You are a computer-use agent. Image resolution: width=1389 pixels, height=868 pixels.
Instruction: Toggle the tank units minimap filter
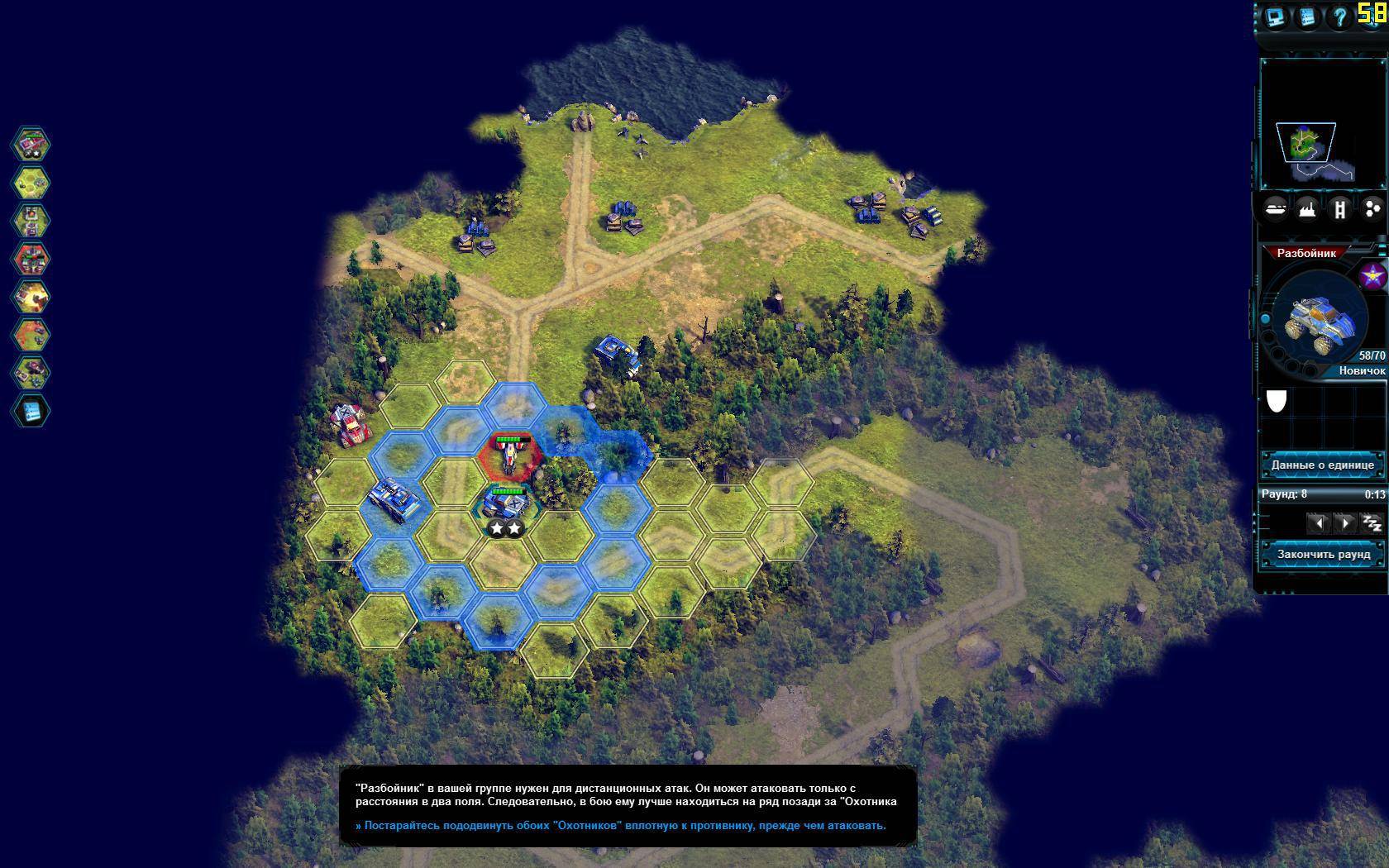[x=1276, y=209]
